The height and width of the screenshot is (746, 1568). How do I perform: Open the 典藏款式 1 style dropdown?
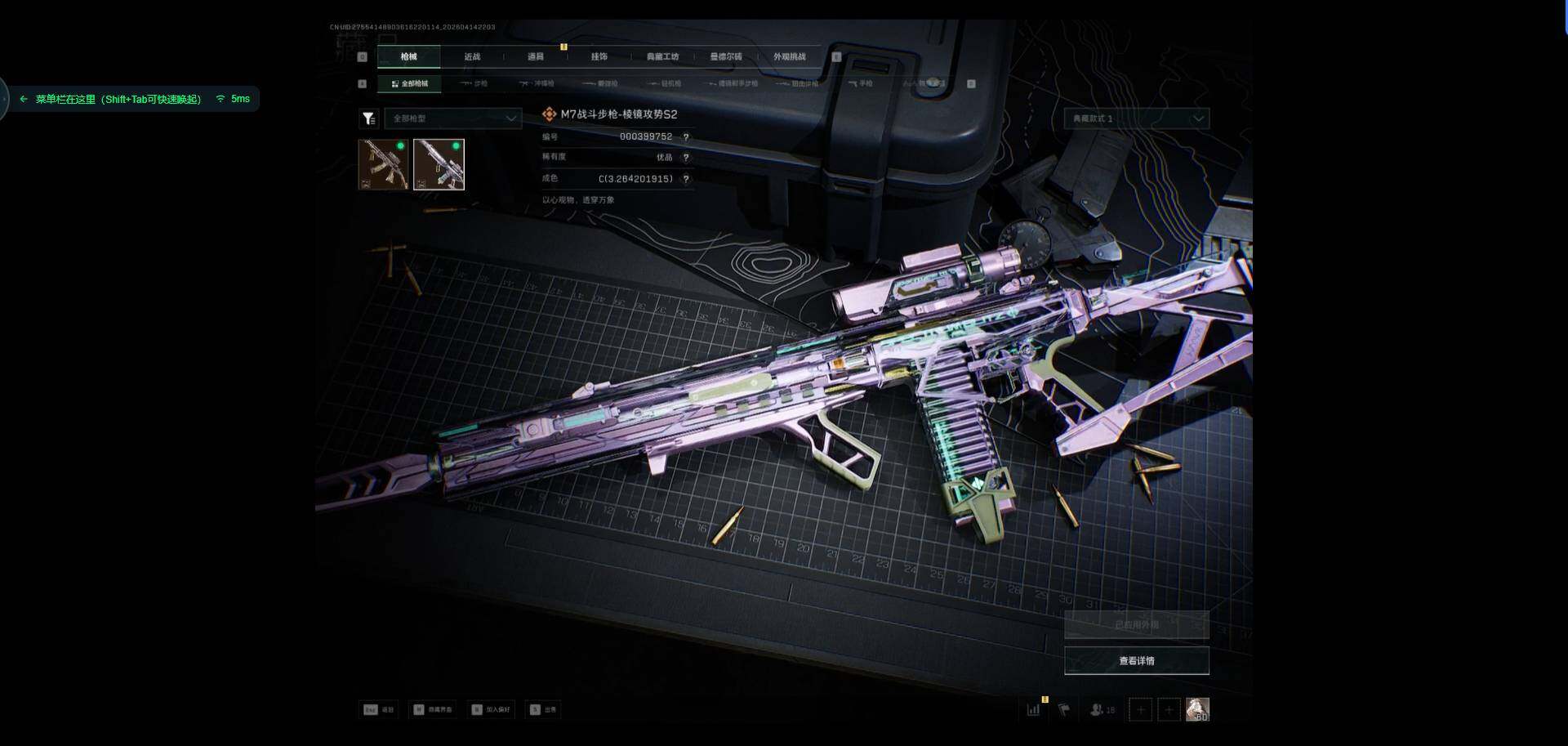click(x=1136, y=118)
